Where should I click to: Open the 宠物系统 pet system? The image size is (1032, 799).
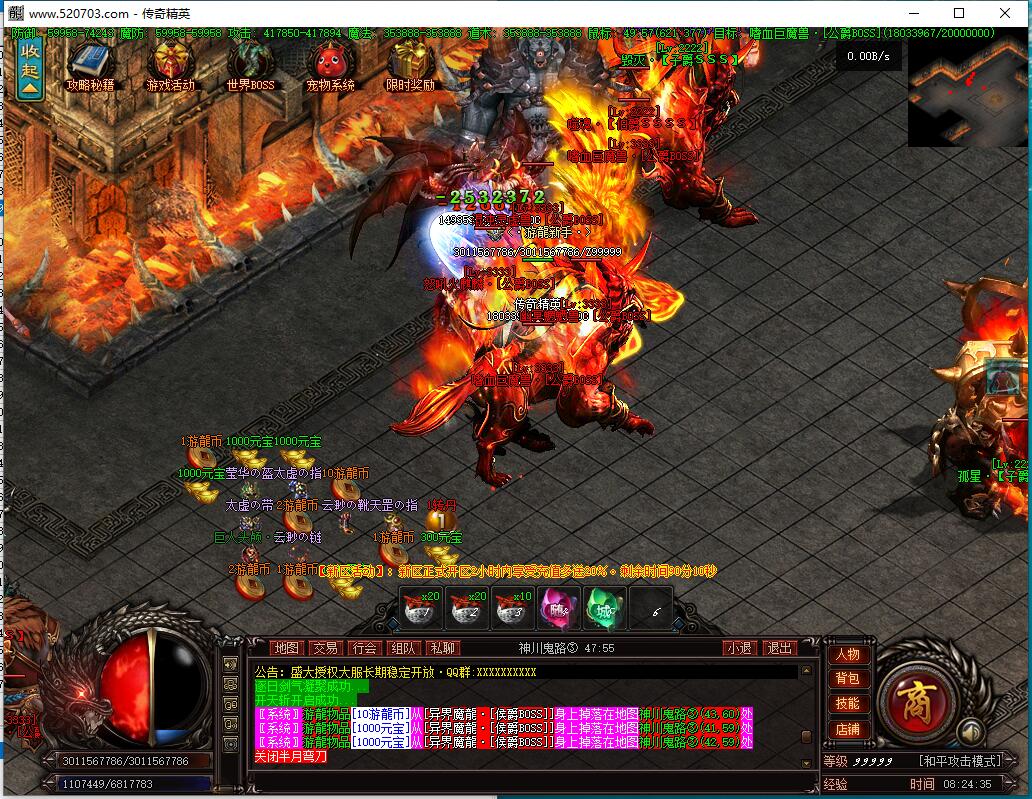(330, 66)
